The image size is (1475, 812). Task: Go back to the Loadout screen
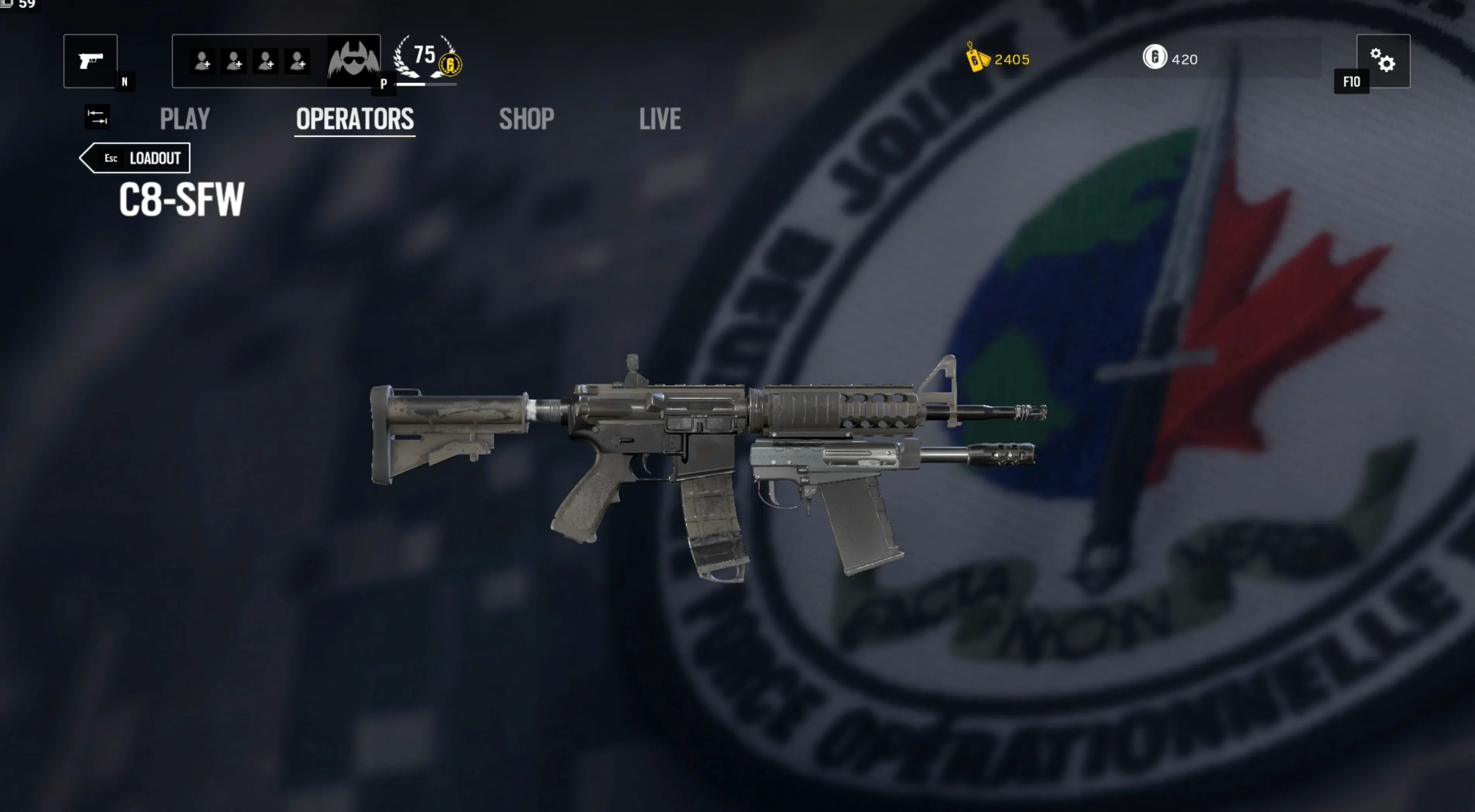[136, 158]
